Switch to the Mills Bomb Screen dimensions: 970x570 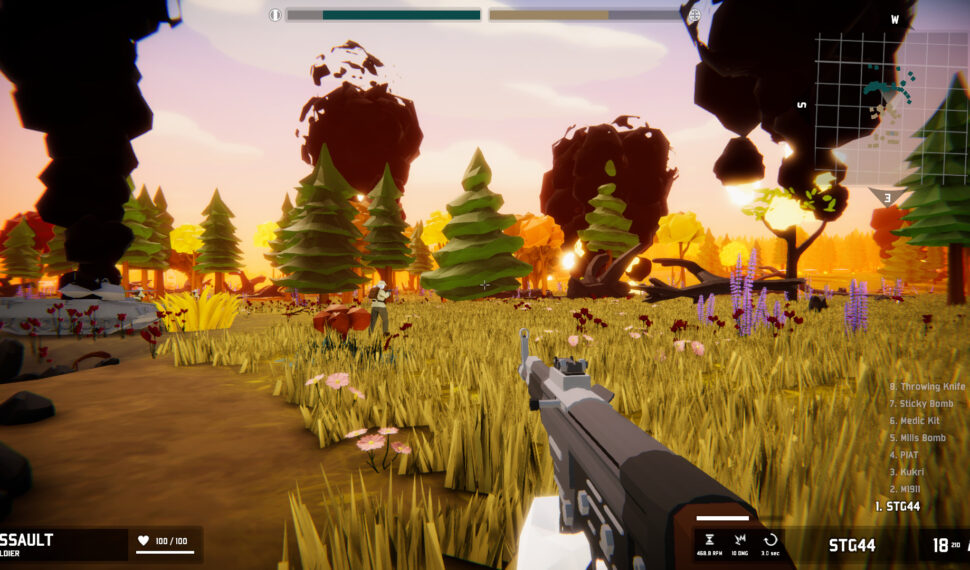click(917, 438)
